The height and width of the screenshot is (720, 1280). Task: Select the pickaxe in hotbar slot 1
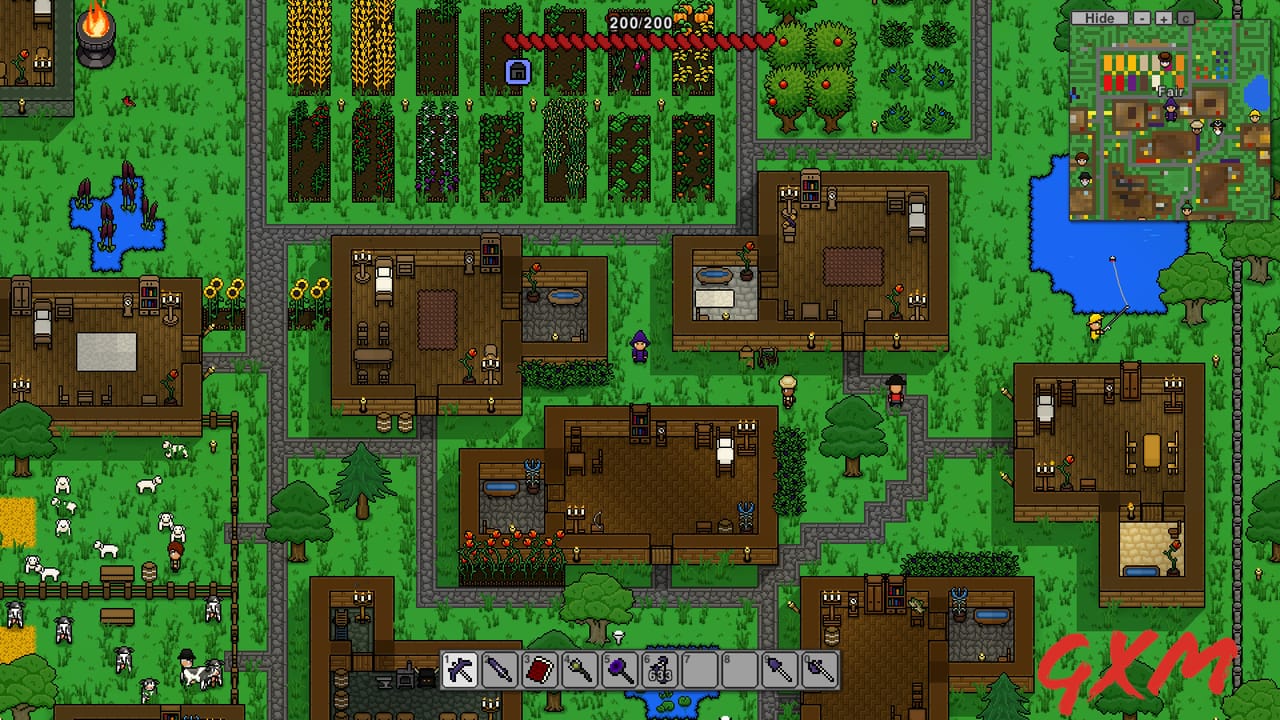click(x=461, y=668)
